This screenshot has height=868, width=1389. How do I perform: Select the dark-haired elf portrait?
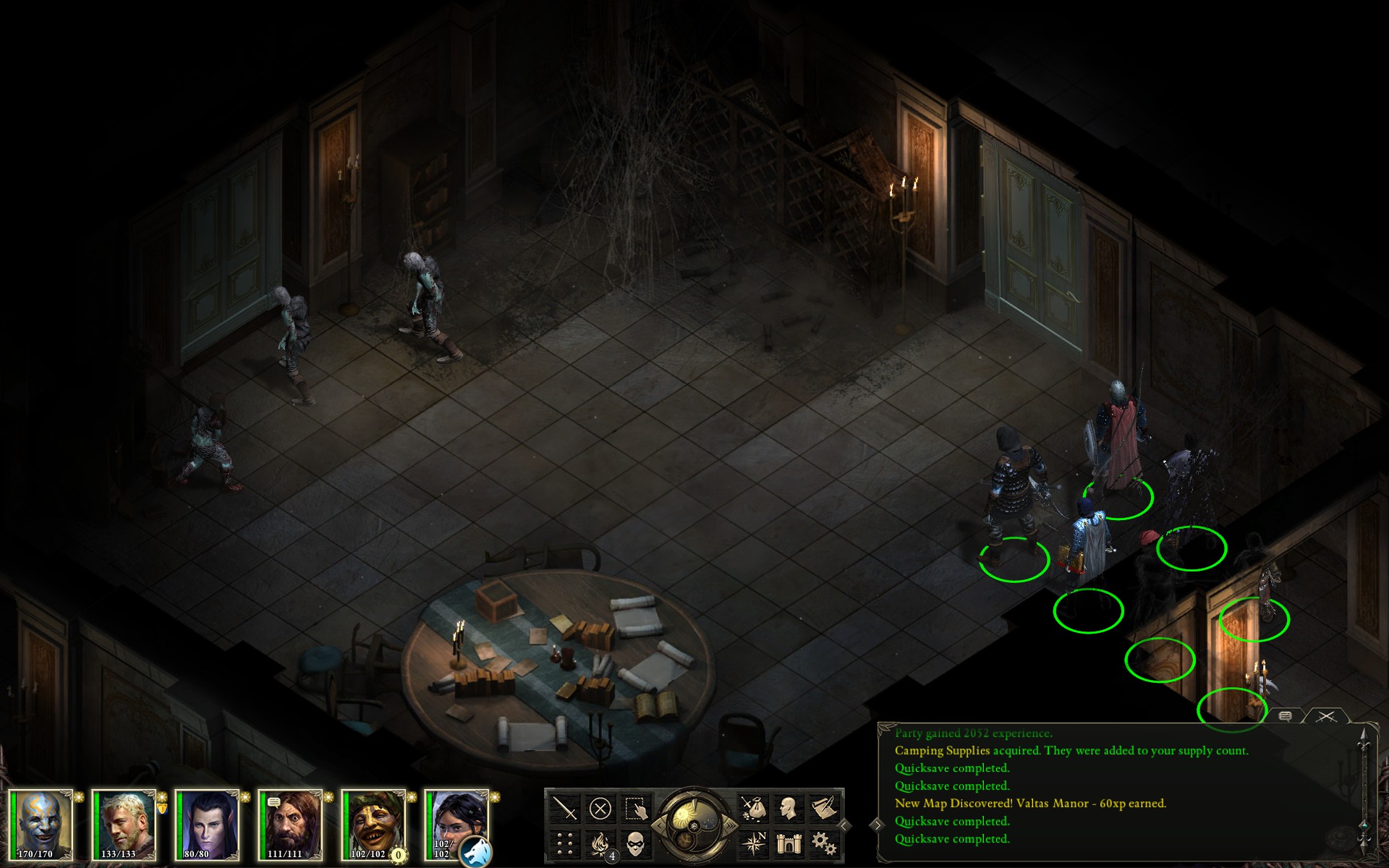point(208,825)
